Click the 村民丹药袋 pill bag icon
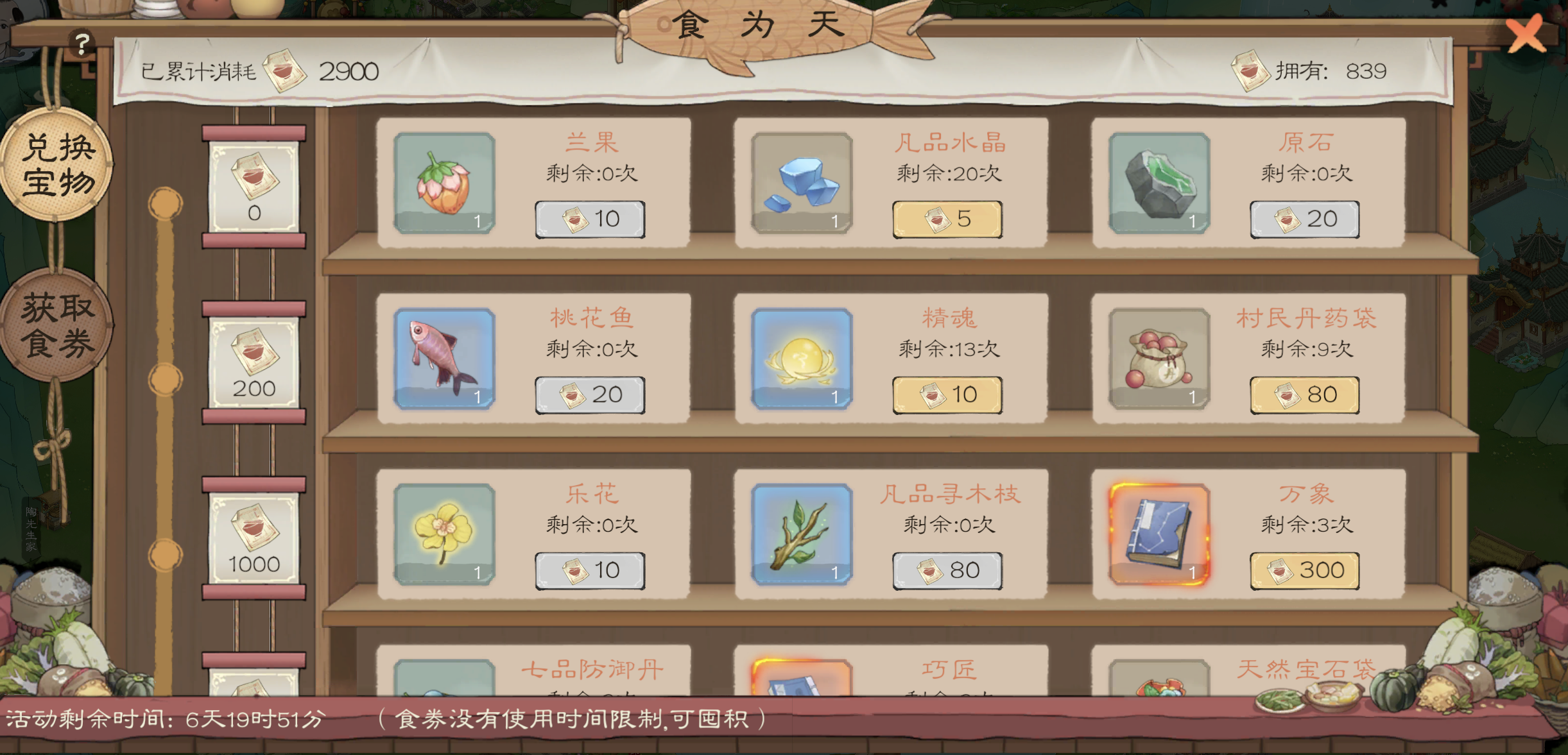 click(1157, 360)
